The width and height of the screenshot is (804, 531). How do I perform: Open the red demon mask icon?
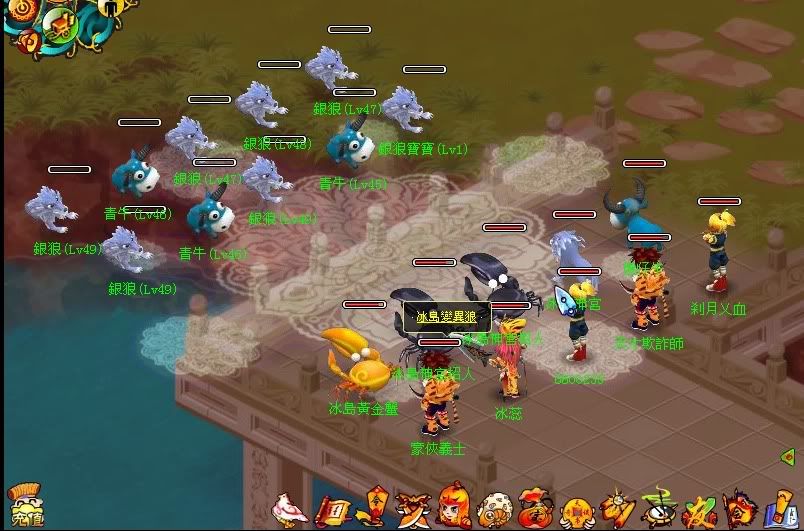(739, 509)
